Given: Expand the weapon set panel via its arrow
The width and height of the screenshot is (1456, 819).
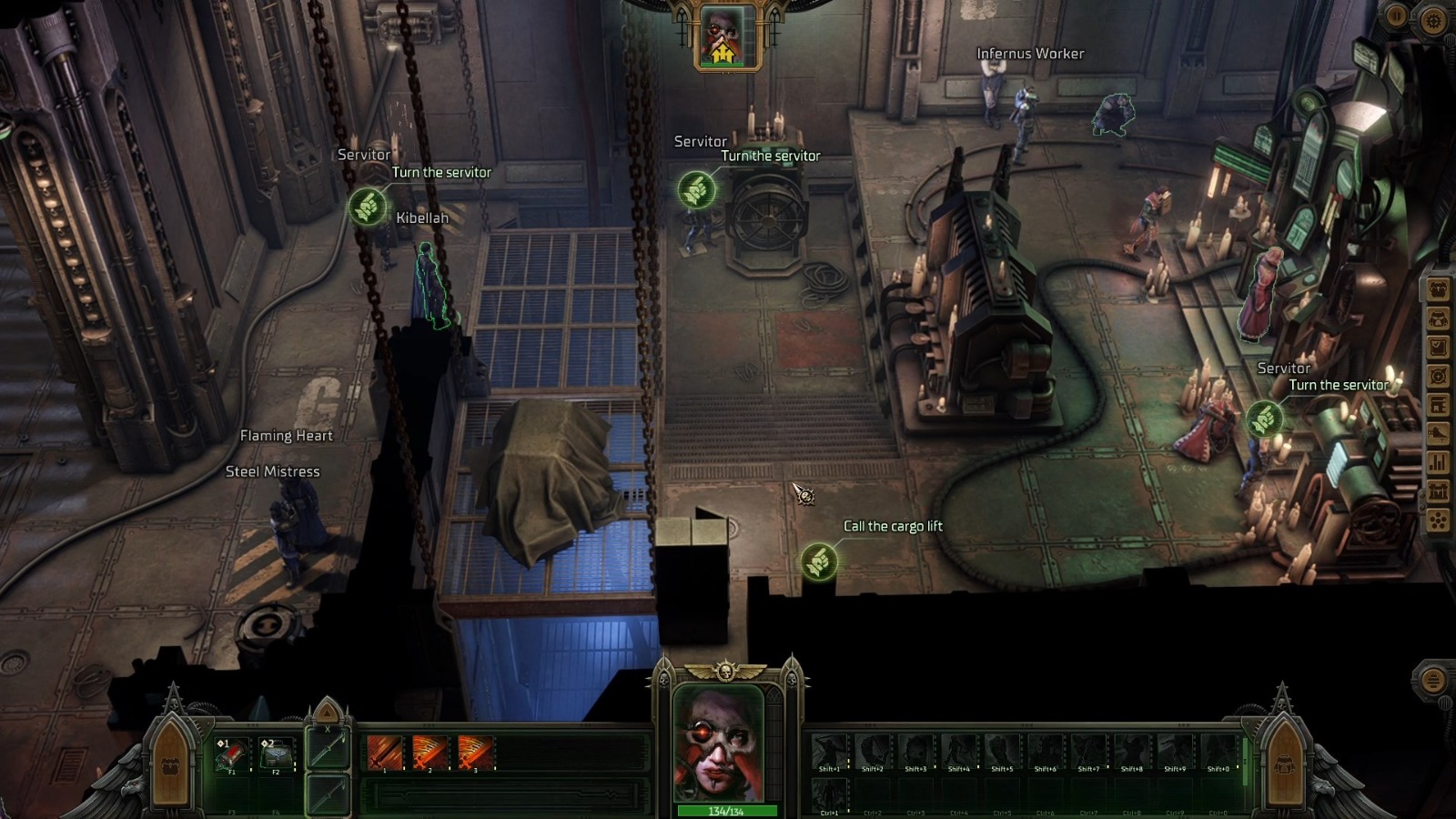Looking at the screenshot, I should point(327,713).
